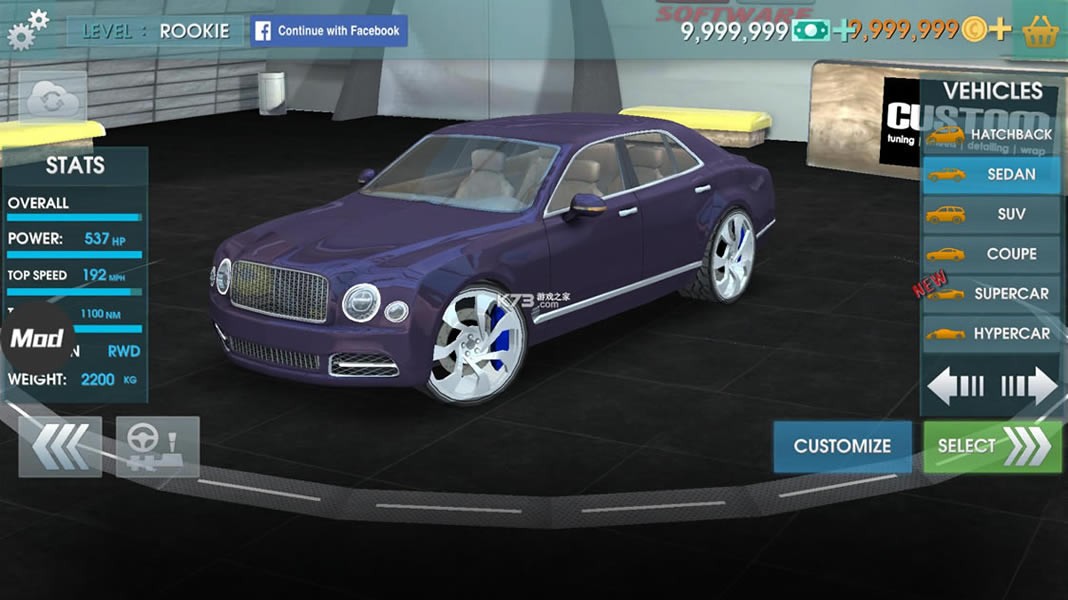Go to the next vehicle

click(1029, 385)
